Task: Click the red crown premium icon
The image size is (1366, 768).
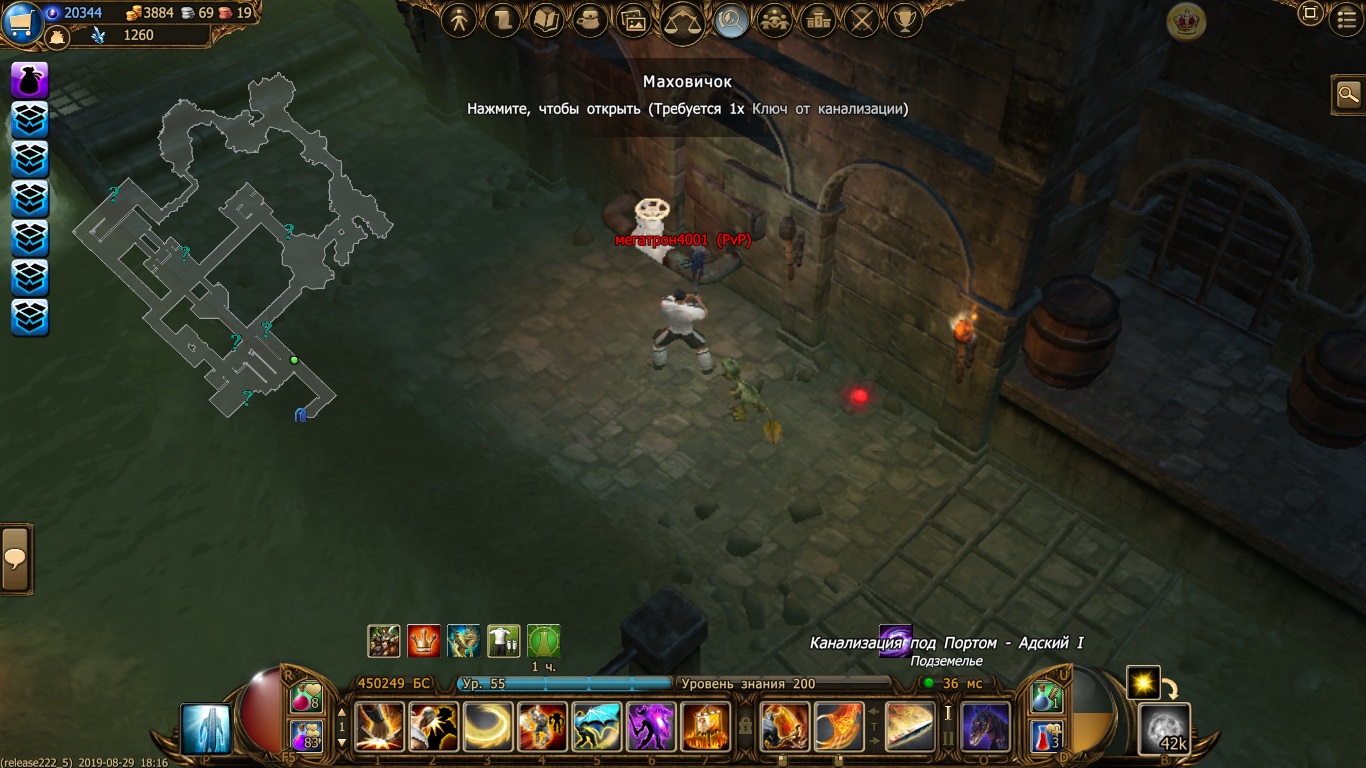Action: (x=1185, y=22)
